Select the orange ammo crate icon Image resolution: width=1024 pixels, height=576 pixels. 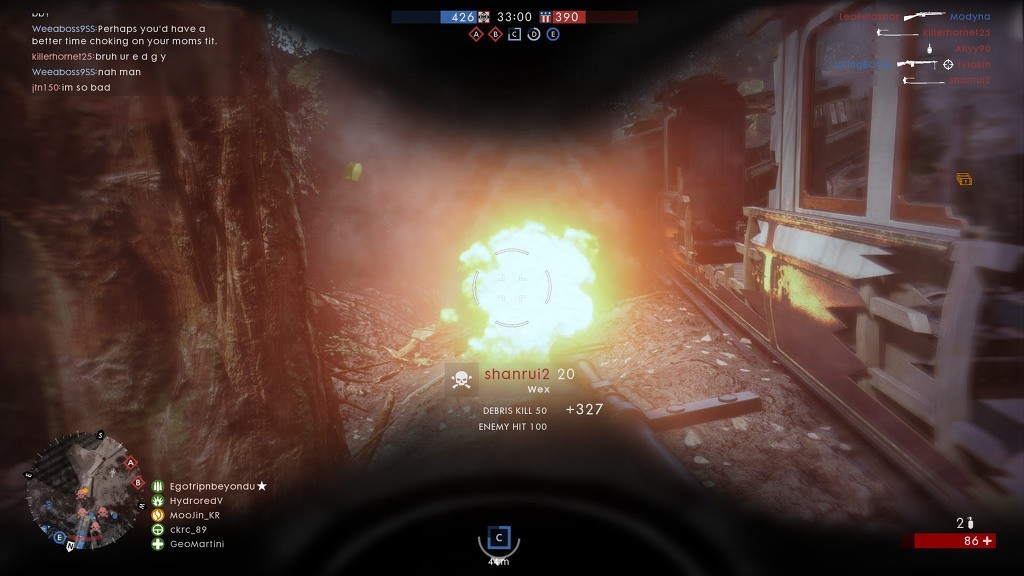[964, 179]
